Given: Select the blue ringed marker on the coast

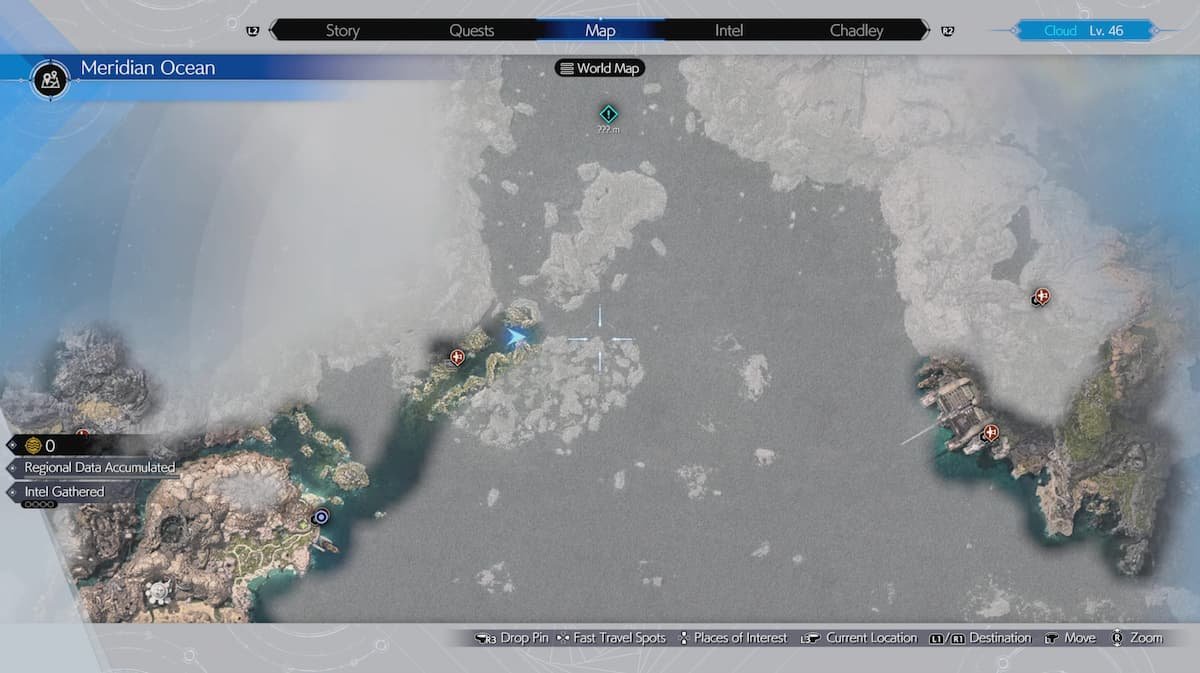Looking at the screenshot, I should [x=321, y=517].
